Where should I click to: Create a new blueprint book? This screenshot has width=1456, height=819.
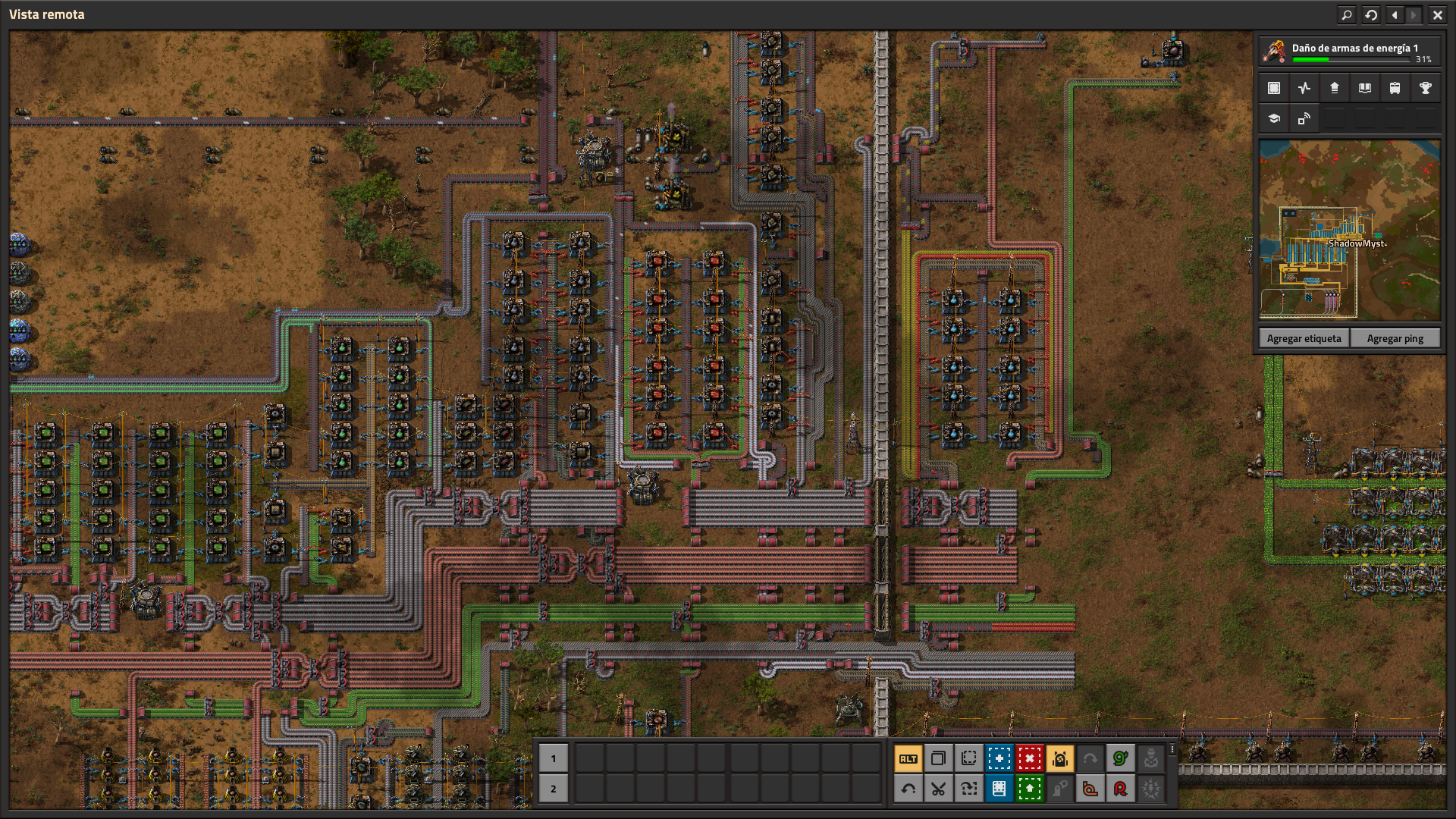point(1000,789)
